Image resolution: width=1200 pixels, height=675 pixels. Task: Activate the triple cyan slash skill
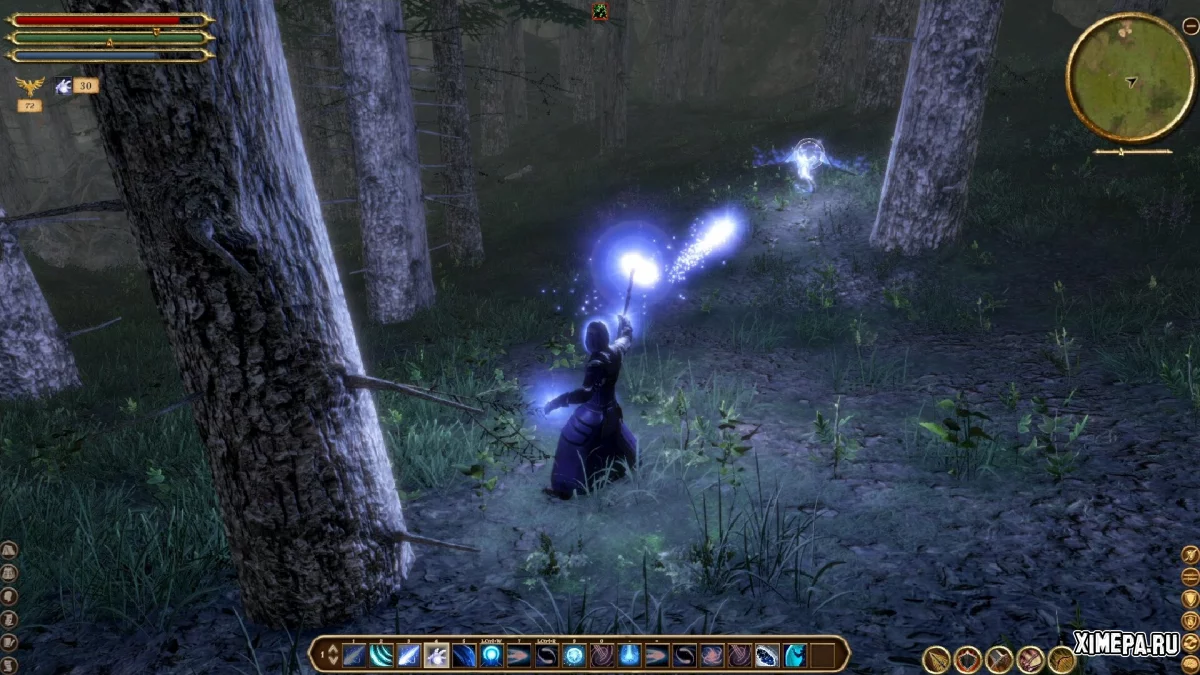click(382, 655)
